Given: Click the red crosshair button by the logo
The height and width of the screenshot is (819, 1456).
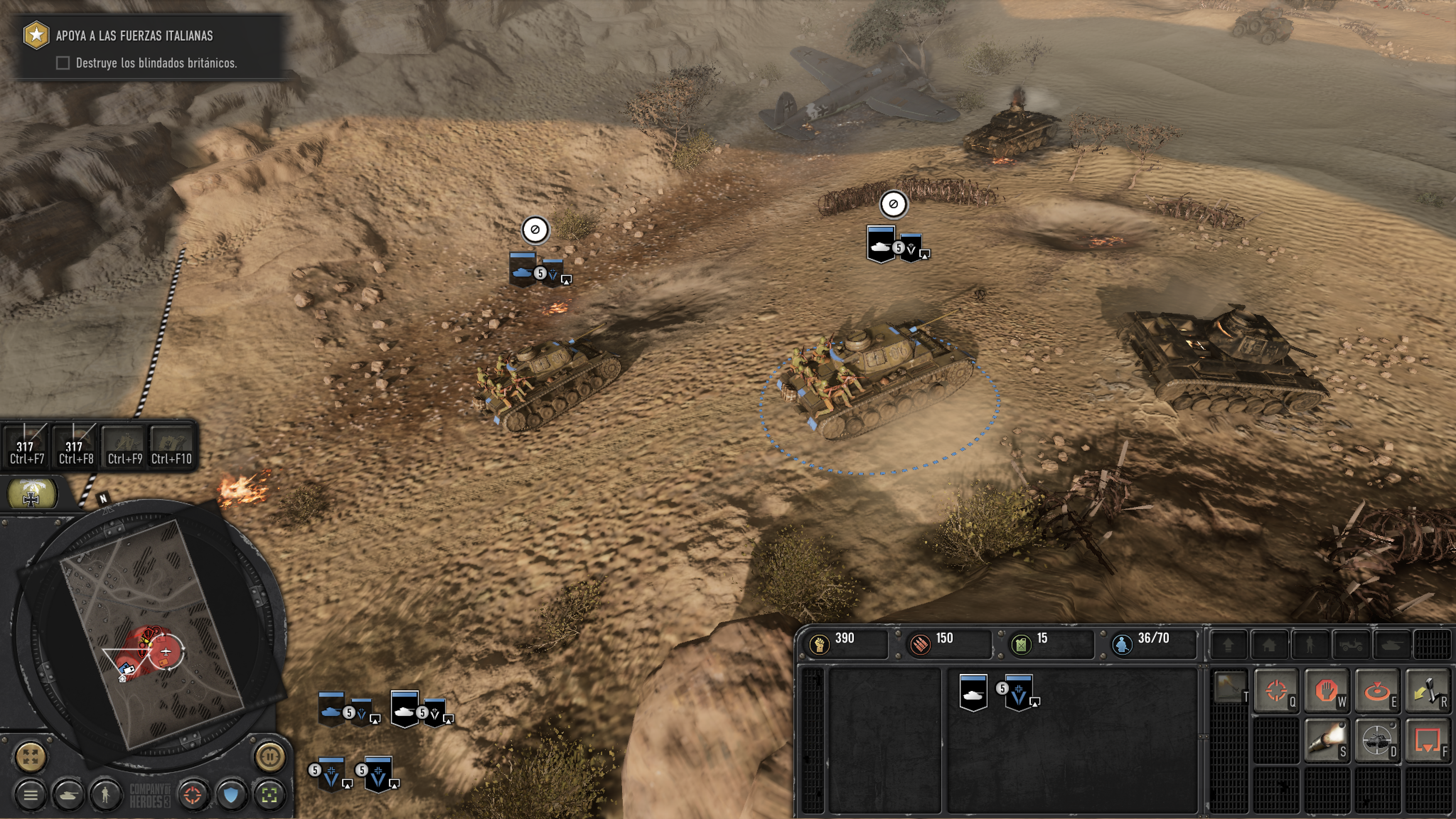Looking at the screenshot, I should (x=193, y=795).
